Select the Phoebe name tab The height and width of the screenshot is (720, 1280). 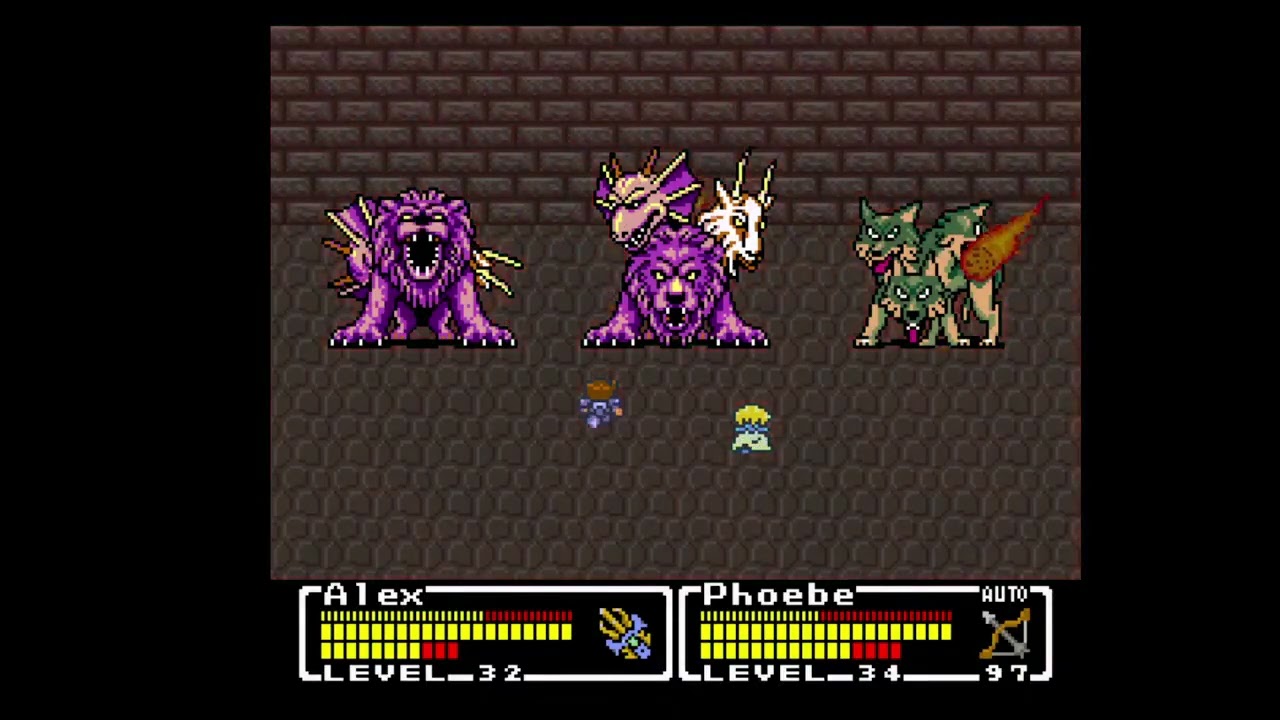point(778,594)
